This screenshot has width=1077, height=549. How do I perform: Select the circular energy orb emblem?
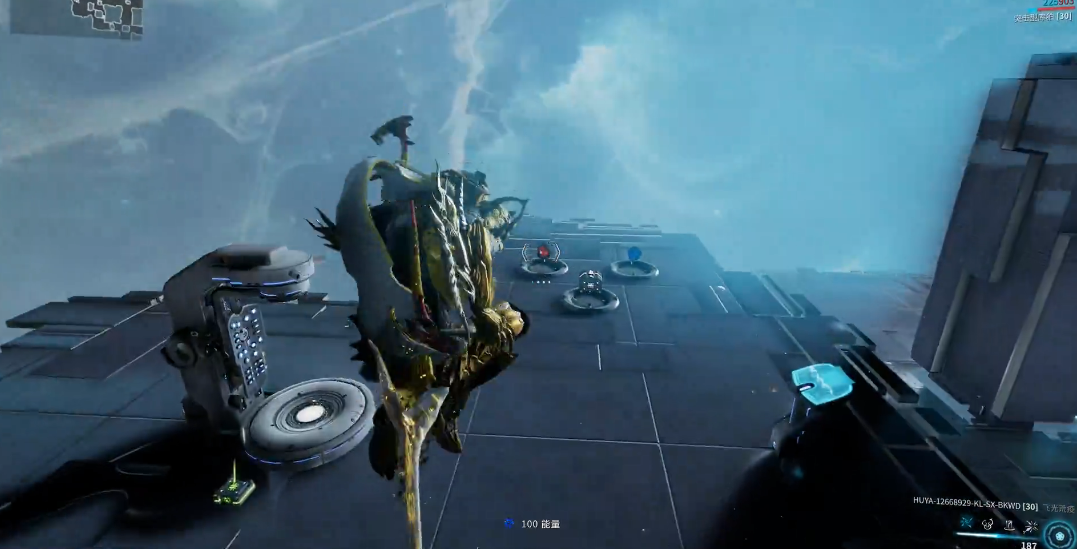click(1059, 535)
